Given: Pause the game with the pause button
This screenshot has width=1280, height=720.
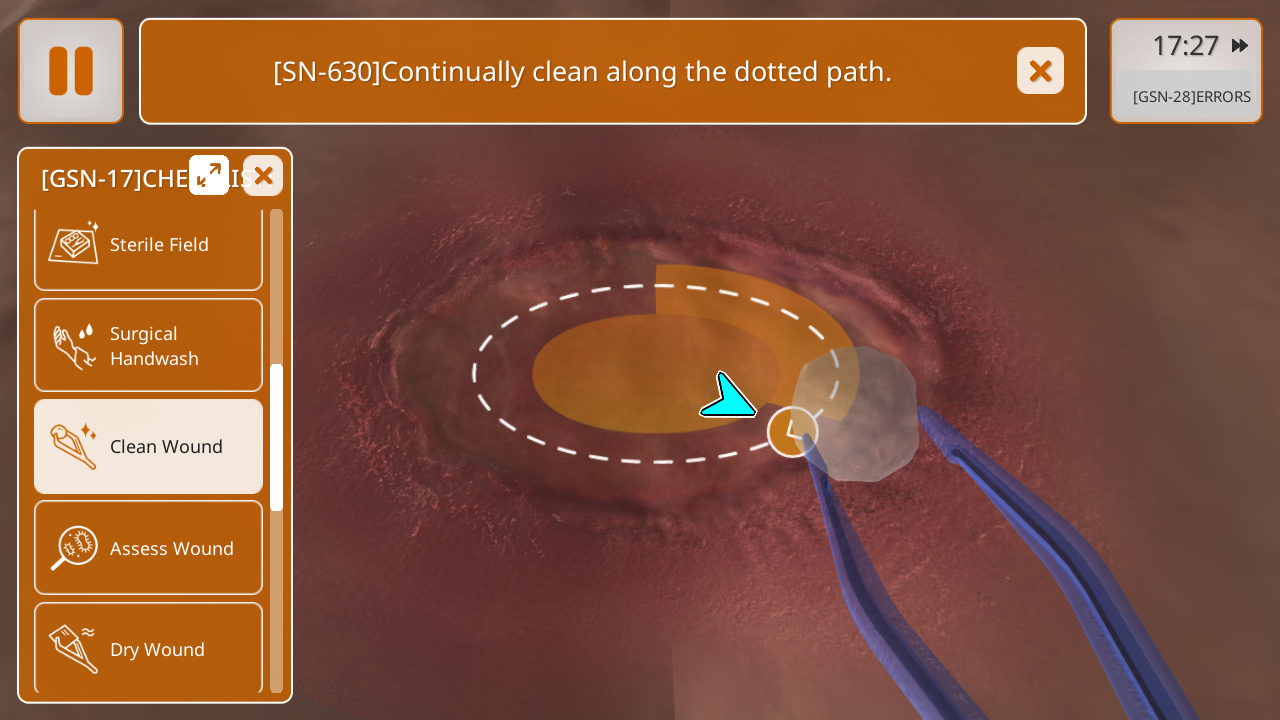Looking at the screenshot, I should coord(71,71).
